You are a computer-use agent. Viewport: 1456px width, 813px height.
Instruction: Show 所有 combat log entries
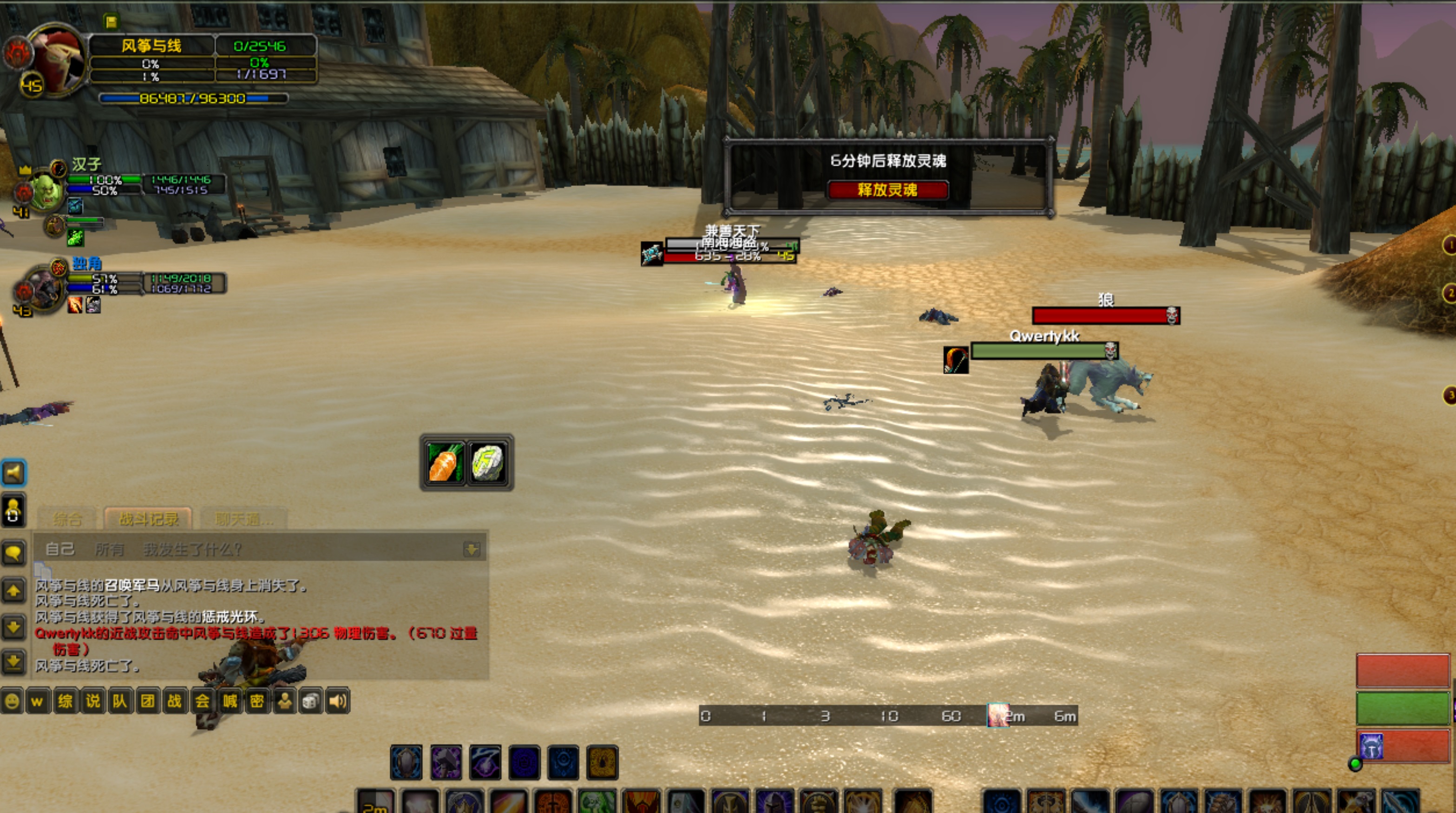click(x=109, y=549)
